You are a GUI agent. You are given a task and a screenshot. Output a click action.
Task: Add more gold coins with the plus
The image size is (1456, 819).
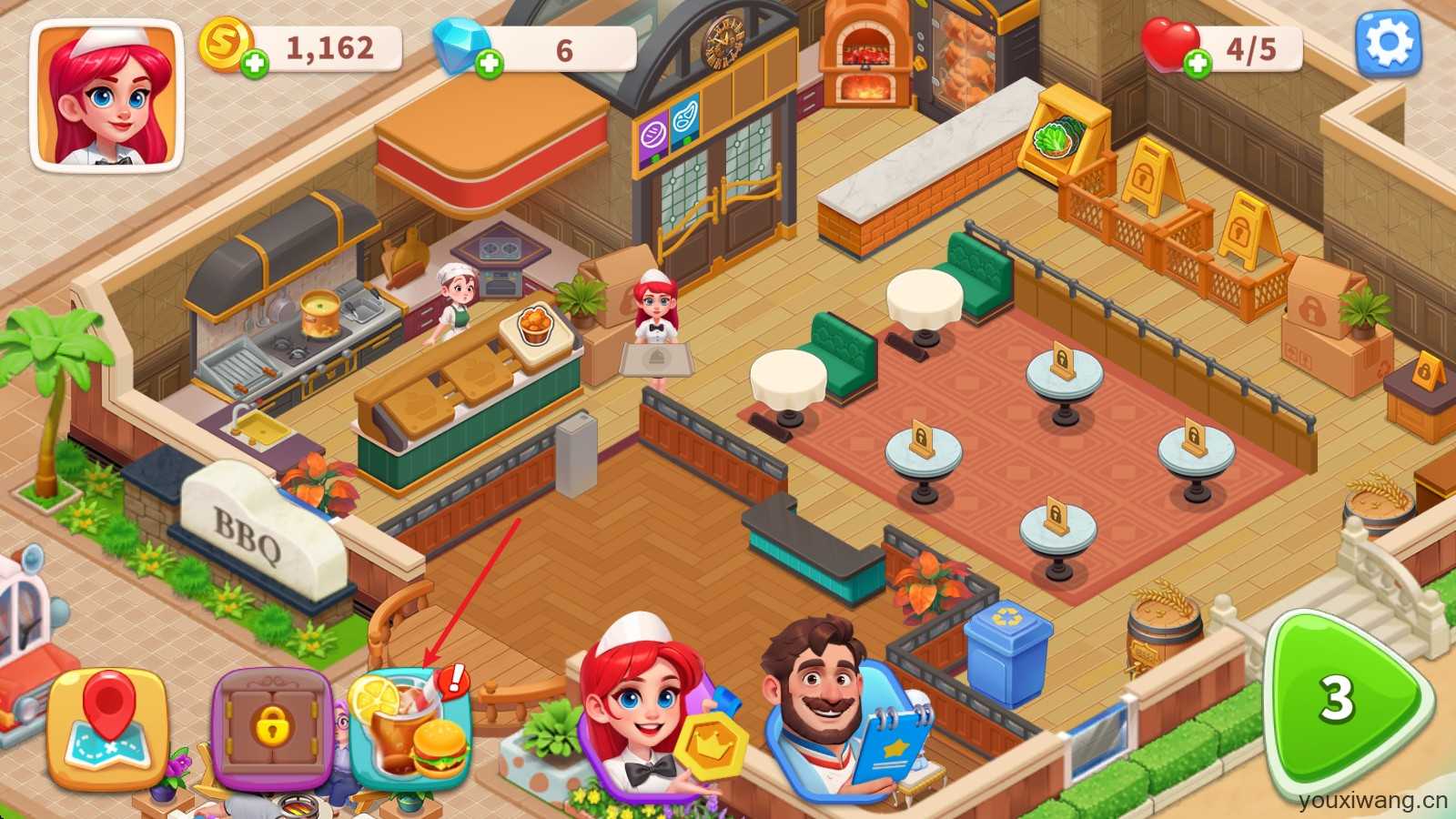[256, 64]
